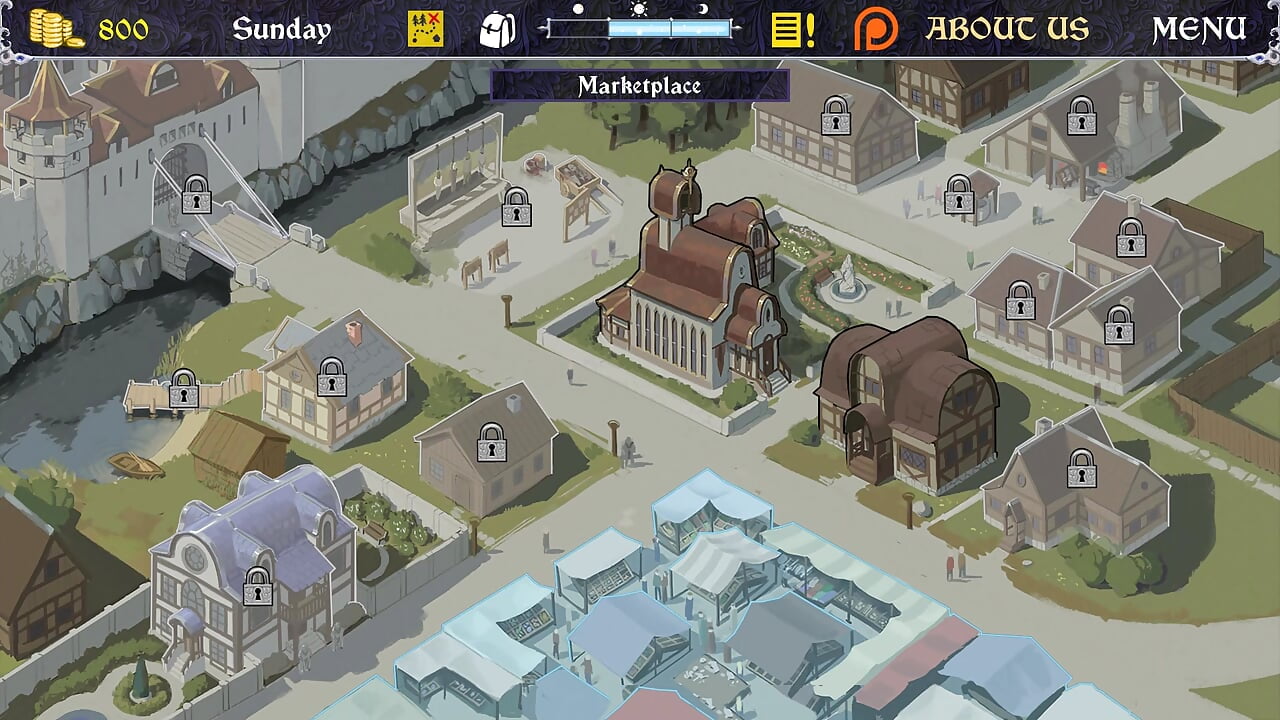The width and height of the screenshot is (1280, 720).
Task: Open the MENU button
Action: click(x=1199, y=30)
